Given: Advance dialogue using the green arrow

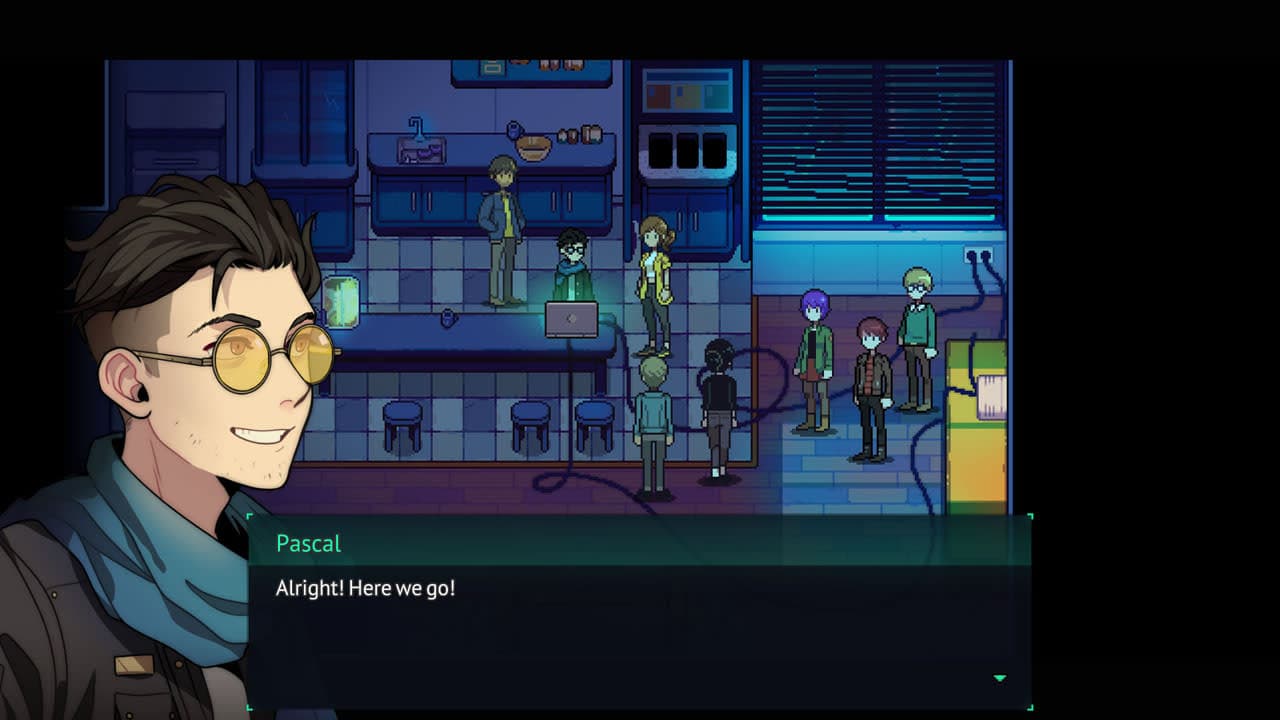Looking at the screenshot, I should tap(998, 677).
